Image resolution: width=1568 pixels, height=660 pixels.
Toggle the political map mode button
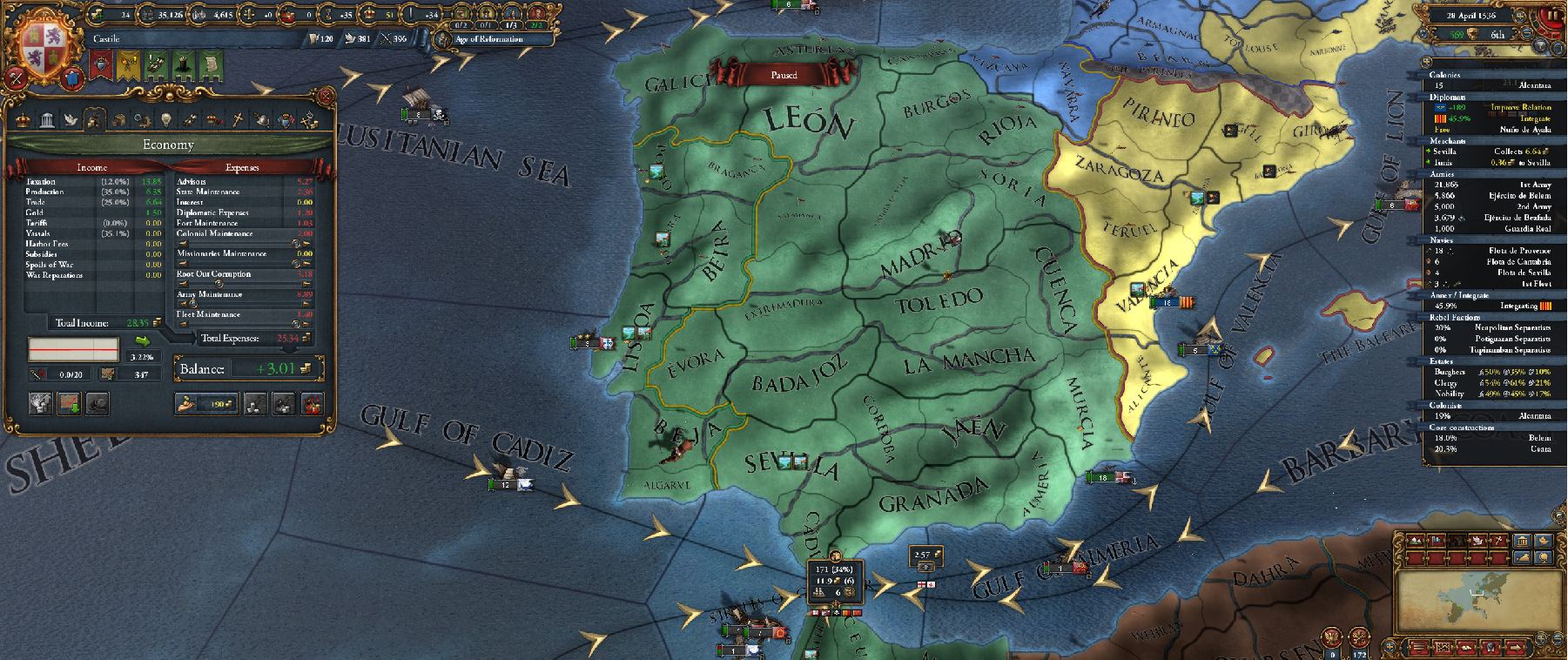(x=1437, y=541)
